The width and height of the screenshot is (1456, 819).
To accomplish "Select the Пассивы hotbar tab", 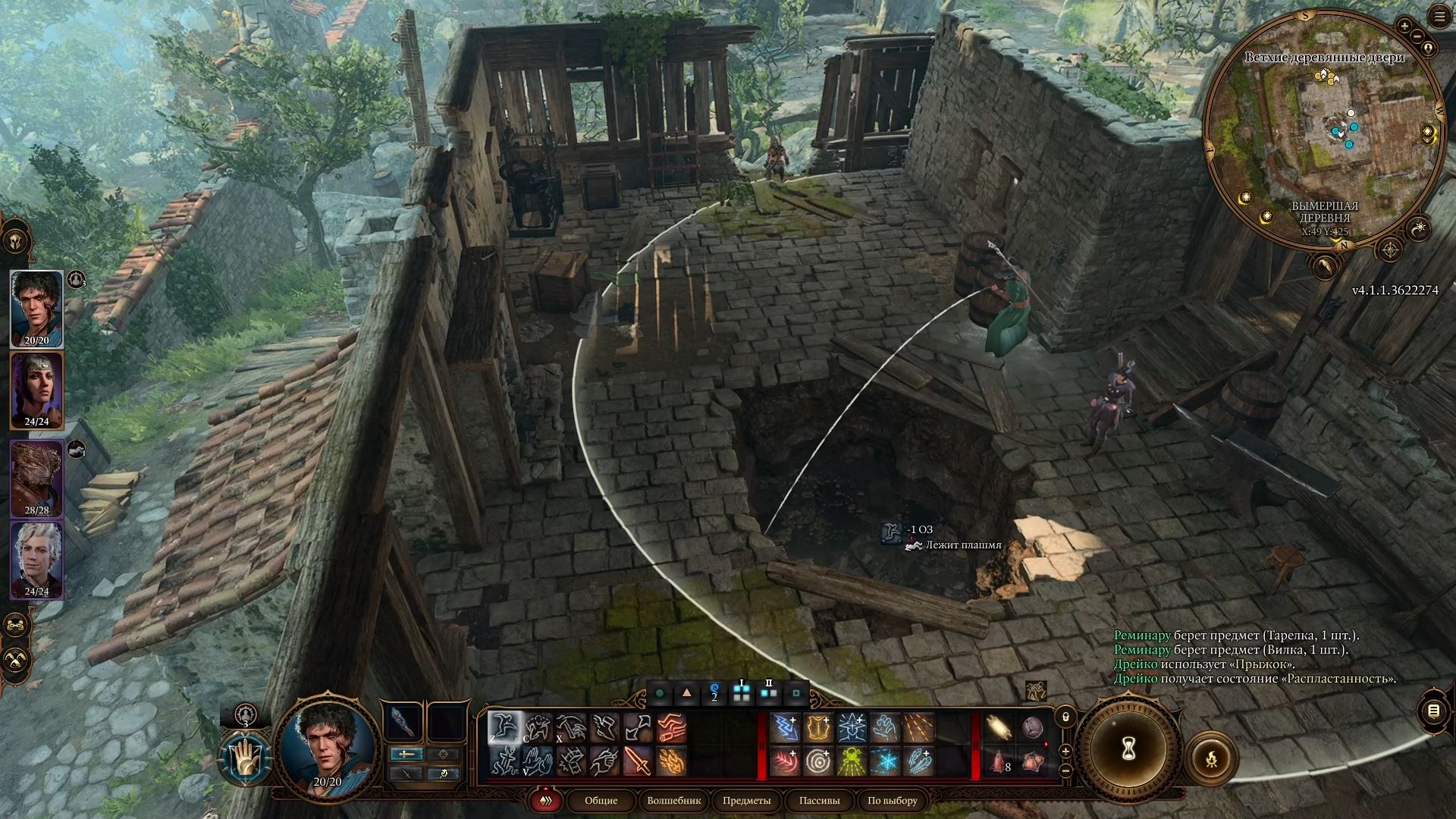I will (819, 800).
